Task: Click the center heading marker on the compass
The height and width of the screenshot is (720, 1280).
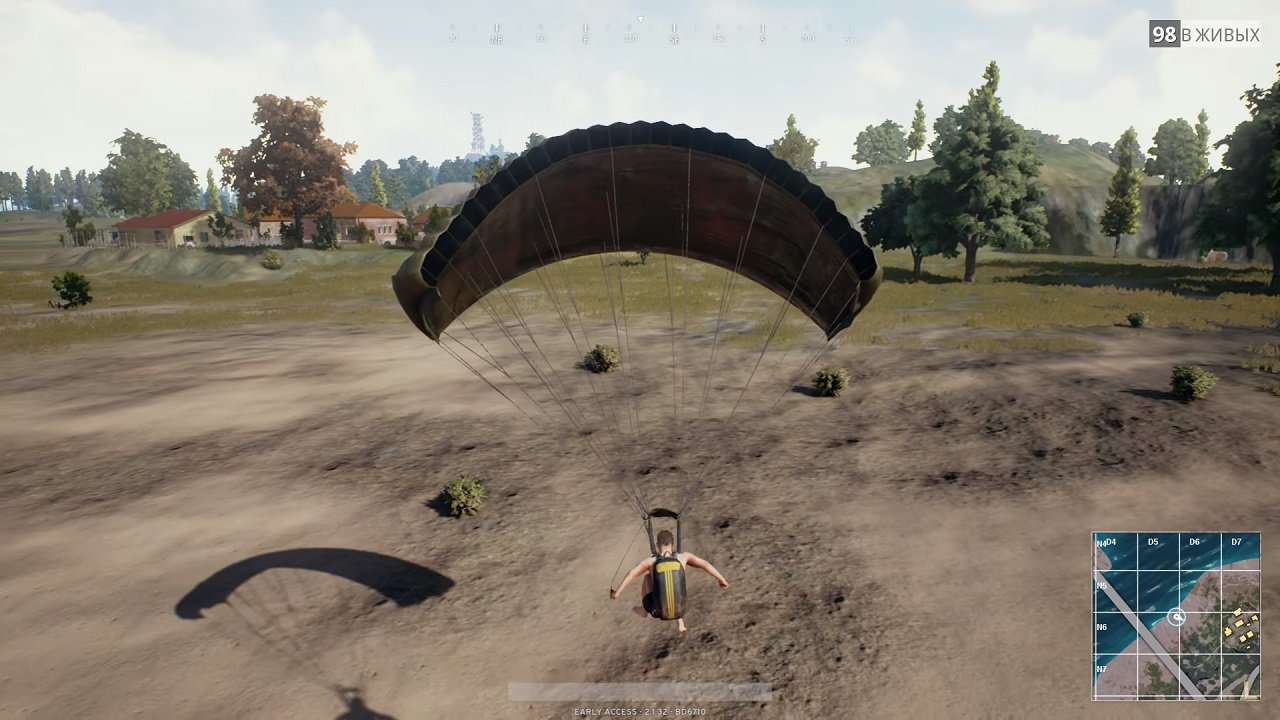Action: (641, 21)
